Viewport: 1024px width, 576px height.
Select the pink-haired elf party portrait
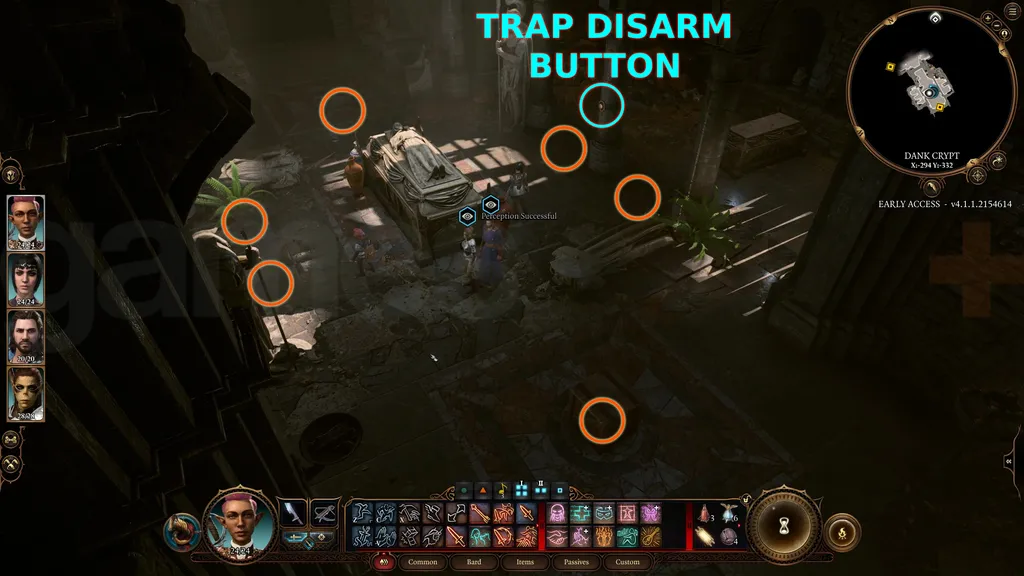(26, 219)
